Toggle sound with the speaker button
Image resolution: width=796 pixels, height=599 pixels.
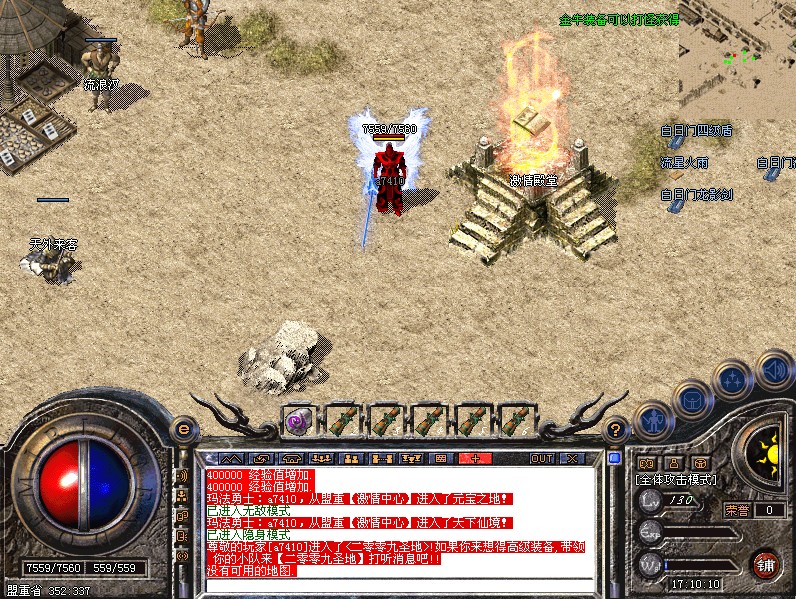(x=773, y=369)
